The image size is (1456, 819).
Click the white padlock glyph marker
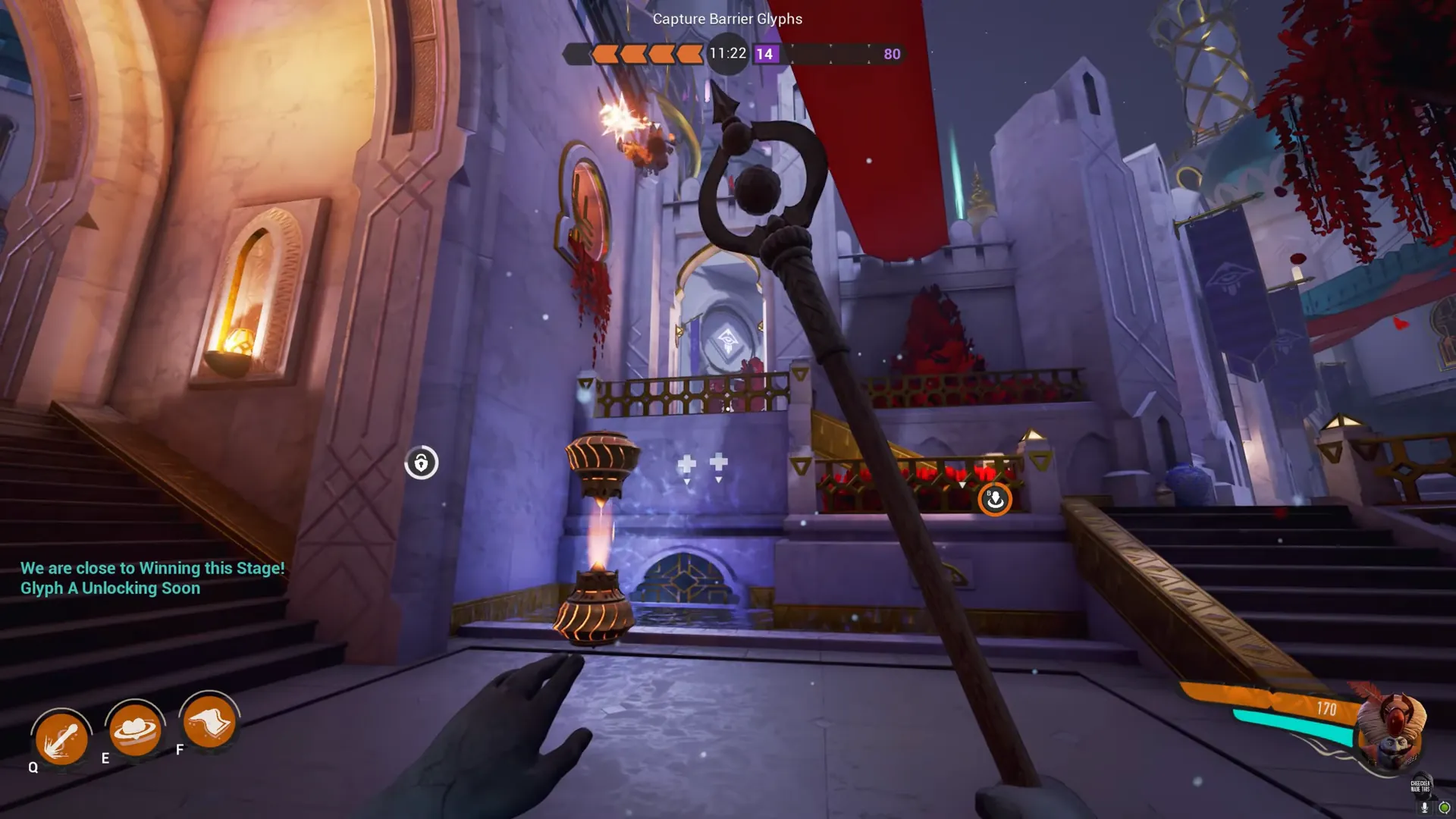pyautogui.click(x=421, y=463)
